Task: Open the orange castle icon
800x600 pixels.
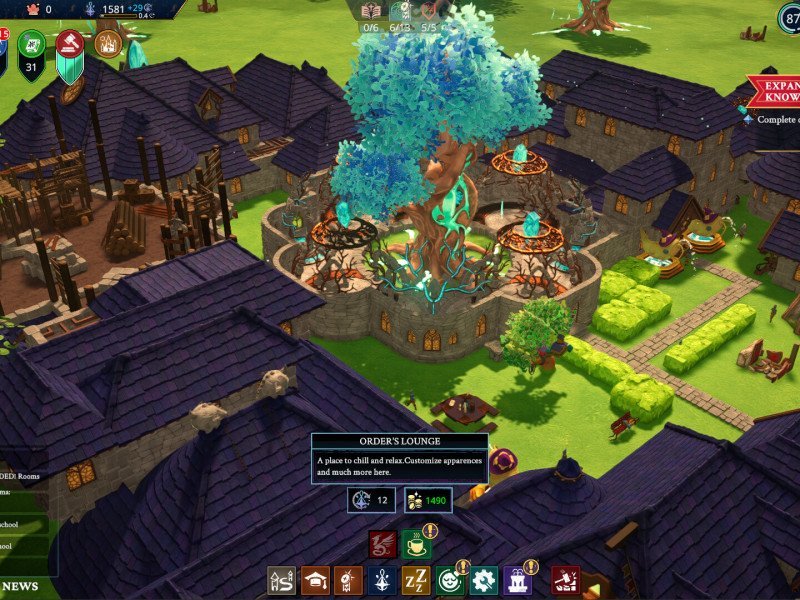Action: pyautogui.click(x=108, y=44)
